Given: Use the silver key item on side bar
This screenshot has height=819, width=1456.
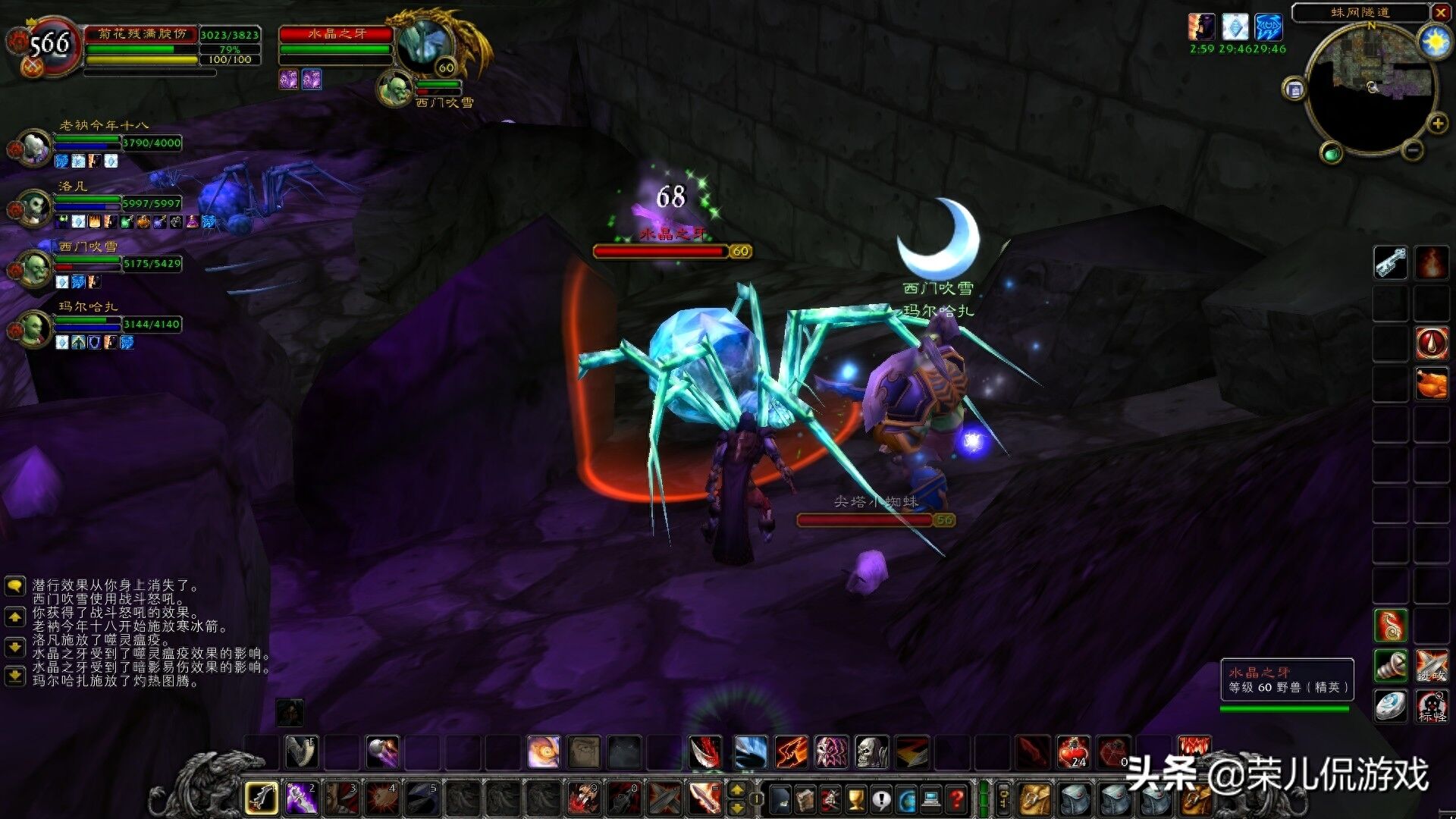Looking at the screenshot, I should tap(1391, 263).
